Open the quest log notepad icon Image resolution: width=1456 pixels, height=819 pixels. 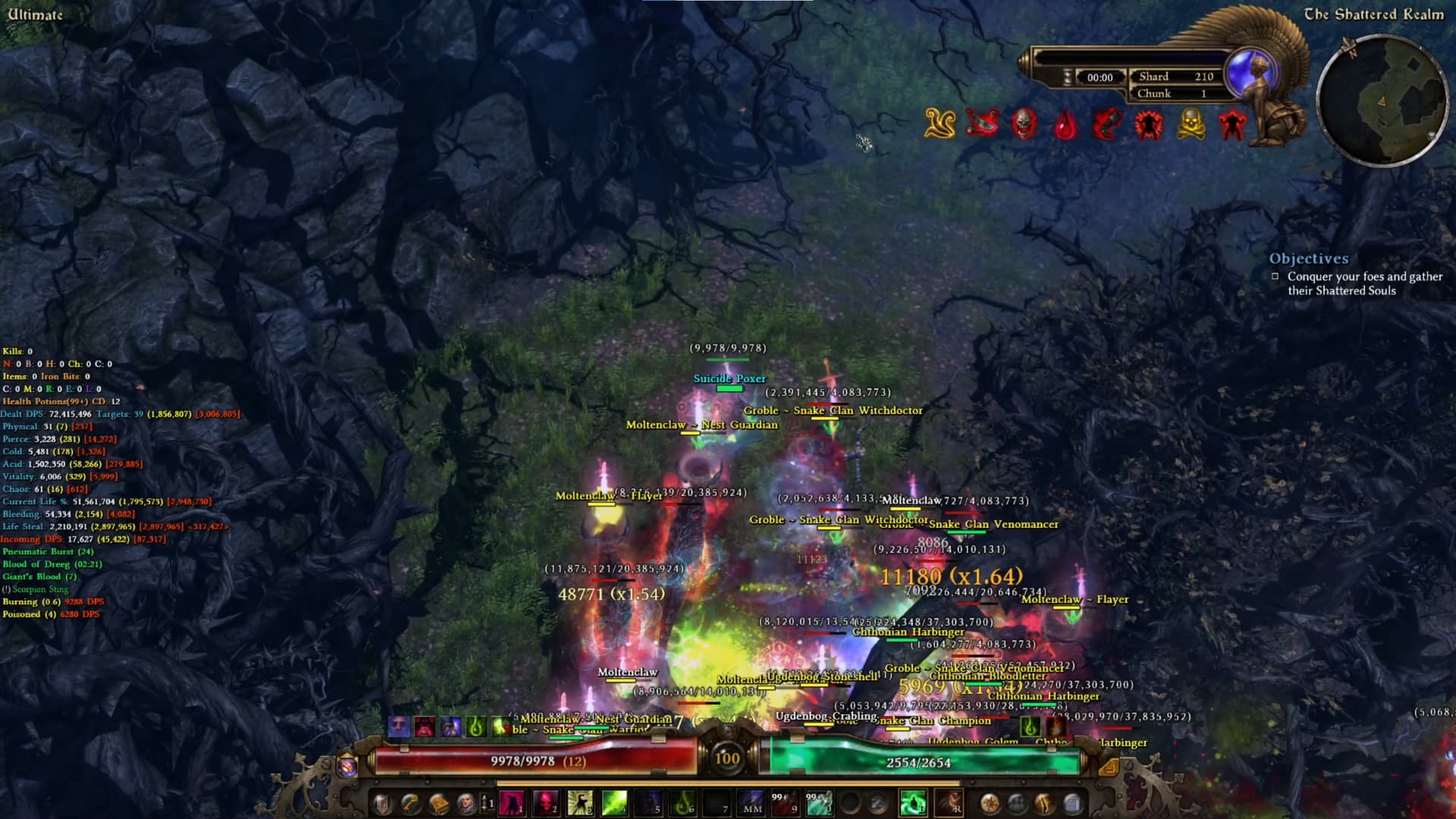pos(1072,802)
